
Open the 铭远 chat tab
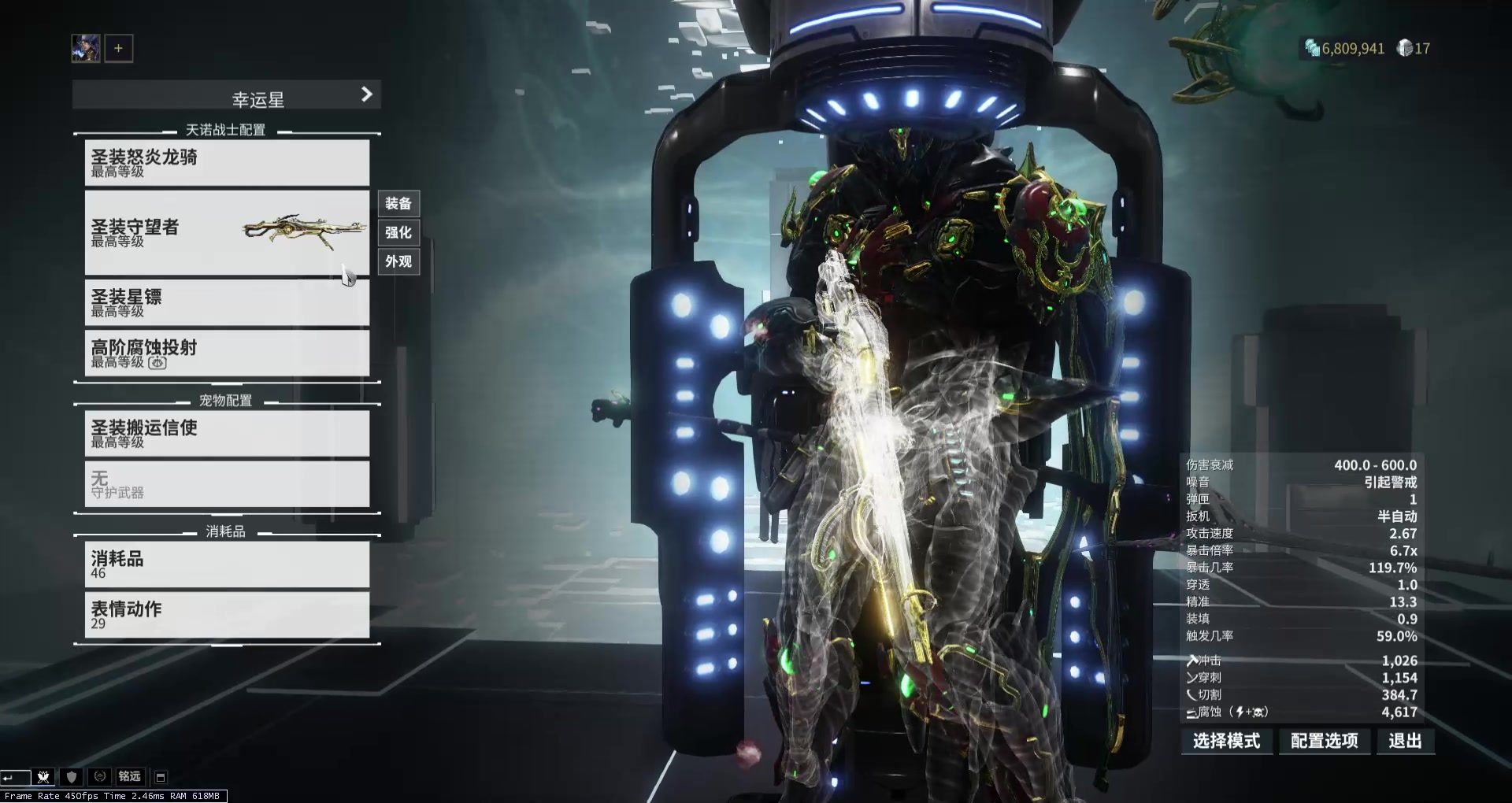(129, 777)
